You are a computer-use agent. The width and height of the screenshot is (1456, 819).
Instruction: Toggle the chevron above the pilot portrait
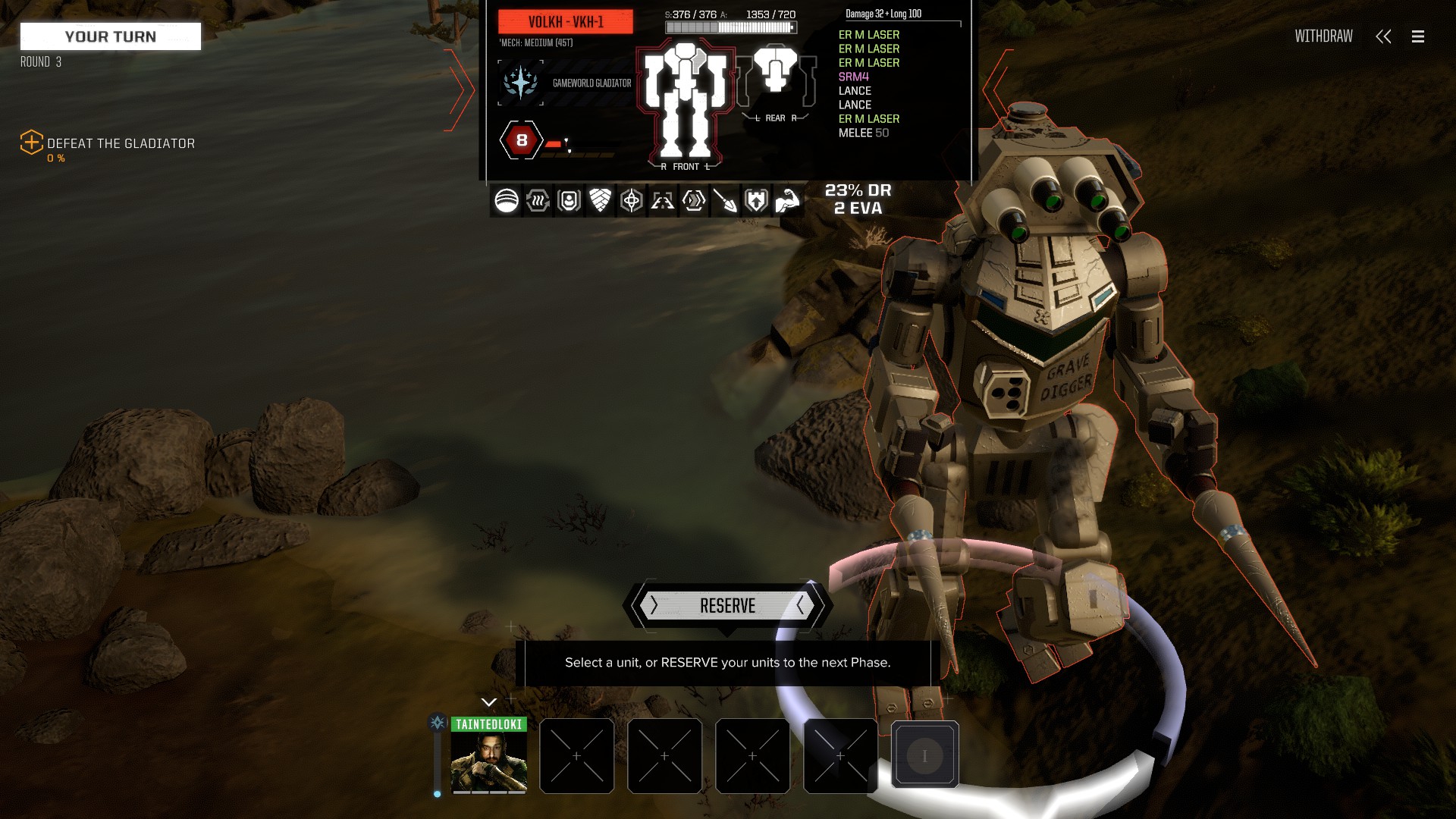(488, 702)
